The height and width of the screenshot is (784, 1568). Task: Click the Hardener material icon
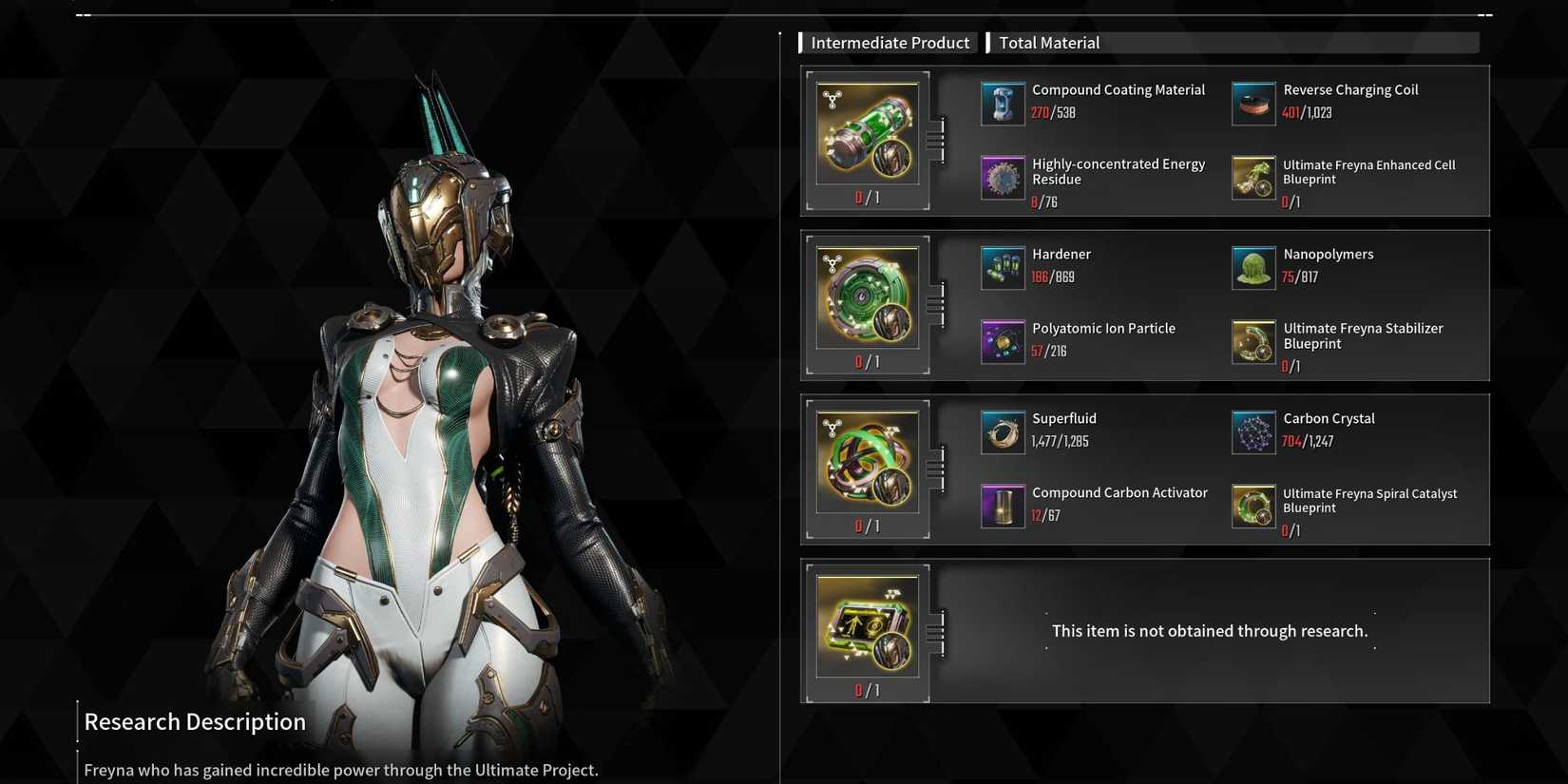[x=1002, y=267]
